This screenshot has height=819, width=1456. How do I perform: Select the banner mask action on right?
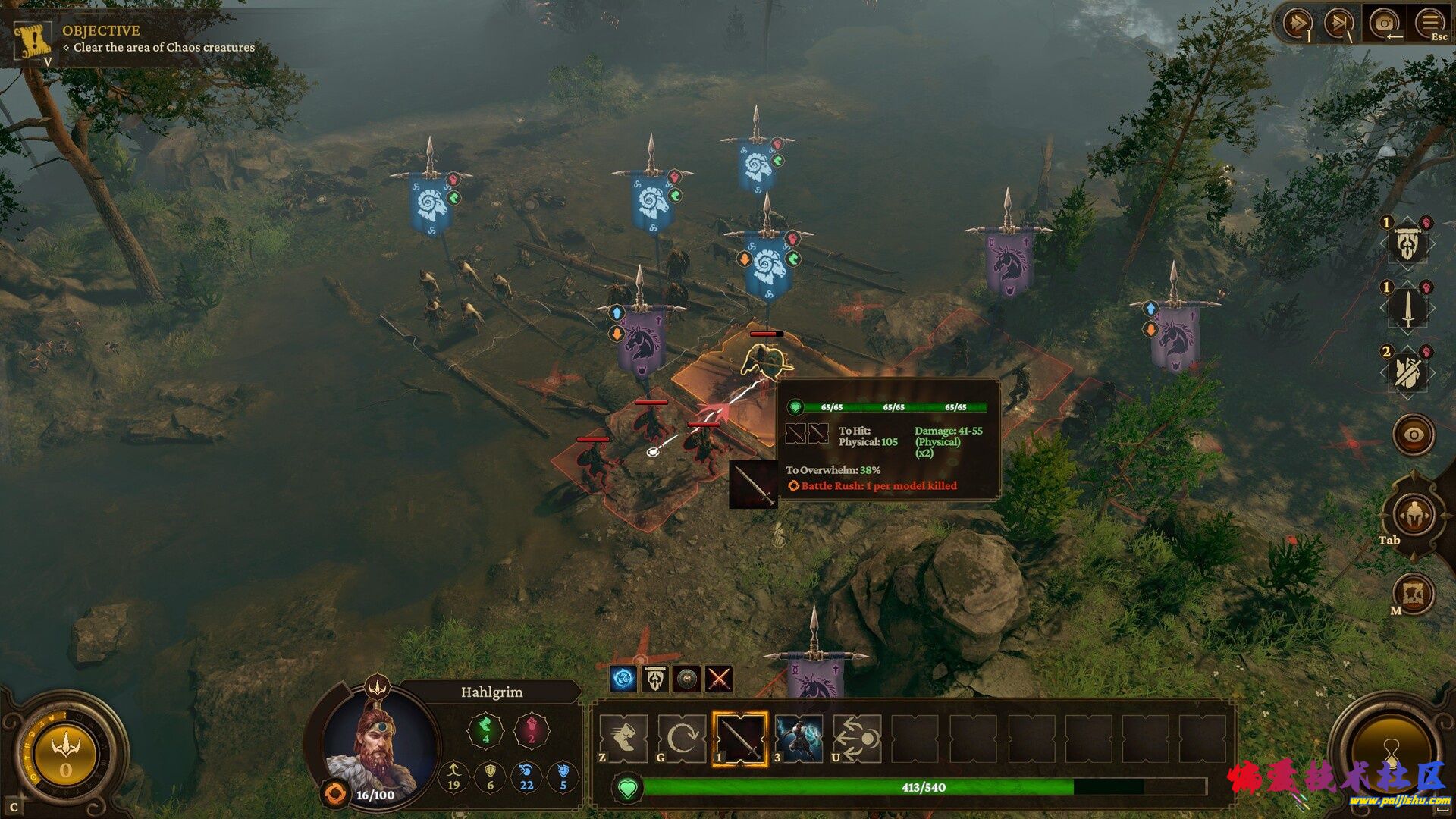[1407, 244]
